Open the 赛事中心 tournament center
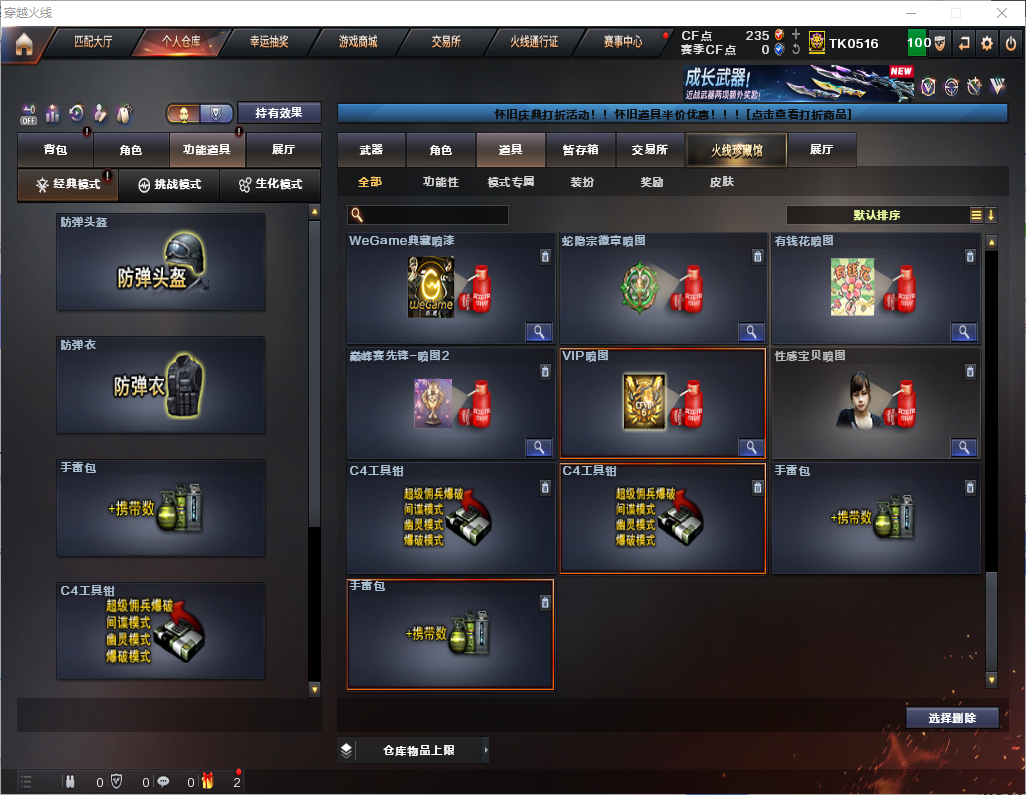 click(x=622, y=42)
